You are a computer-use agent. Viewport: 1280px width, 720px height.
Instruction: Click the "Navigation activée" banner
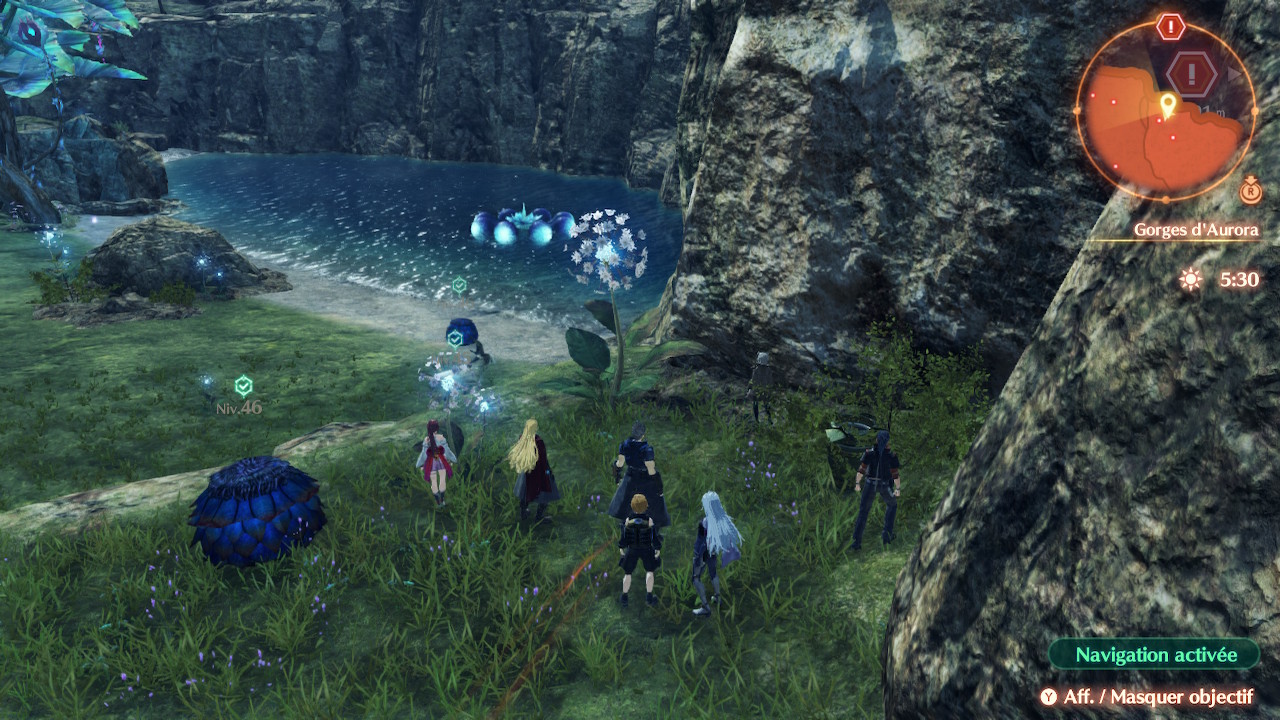click(x=1155, y=655)
